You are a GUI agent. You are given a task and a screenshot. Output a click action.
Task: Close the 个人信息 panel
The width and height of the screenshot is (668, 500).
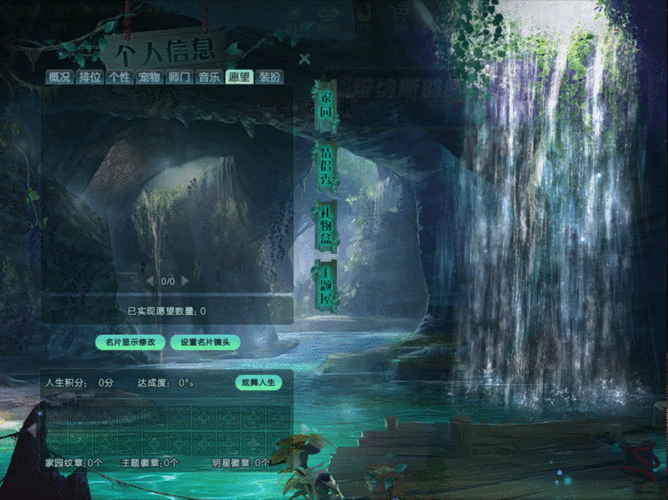304,59
